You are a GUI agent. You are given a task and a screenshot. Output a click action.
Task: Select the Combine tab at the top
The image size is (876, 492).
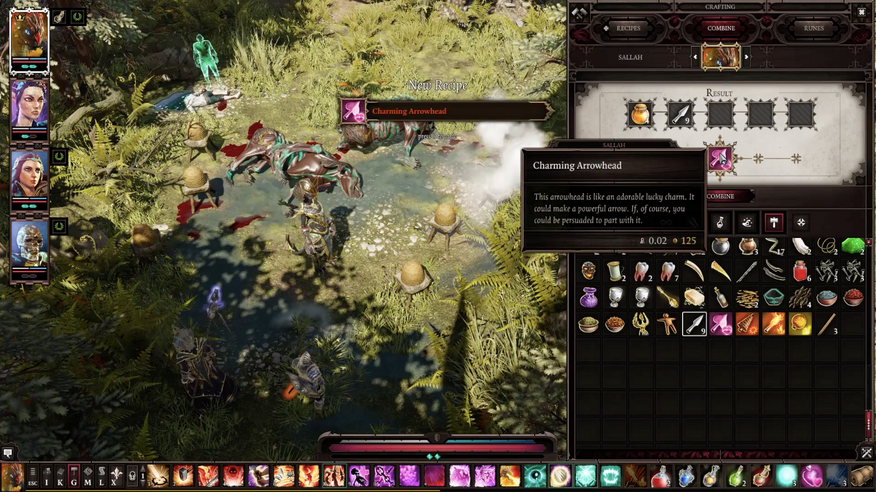(721, 28)
